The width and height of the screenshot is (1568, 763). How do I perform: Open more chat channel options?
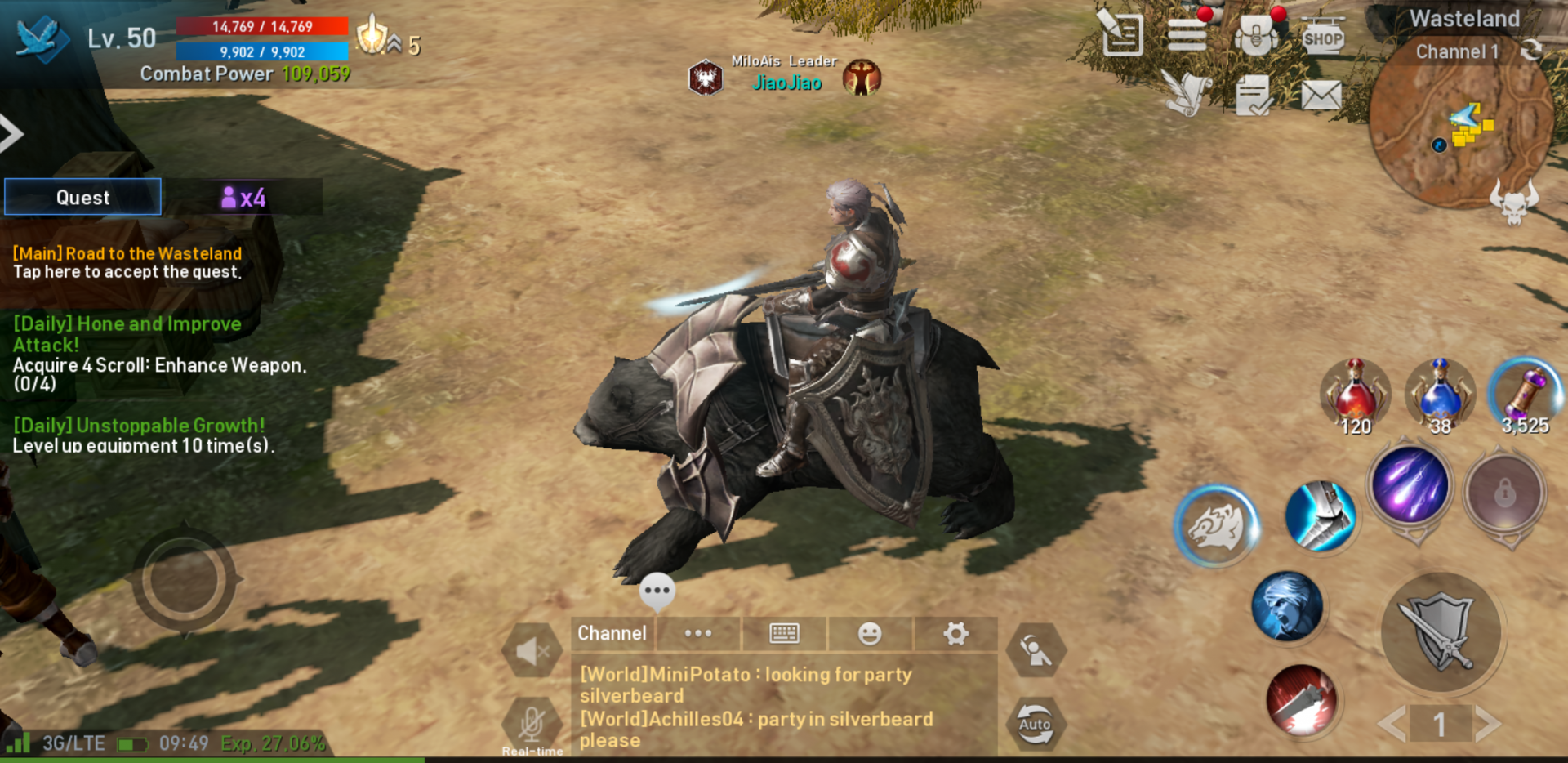pyautogui.click(x=698, y=634)
